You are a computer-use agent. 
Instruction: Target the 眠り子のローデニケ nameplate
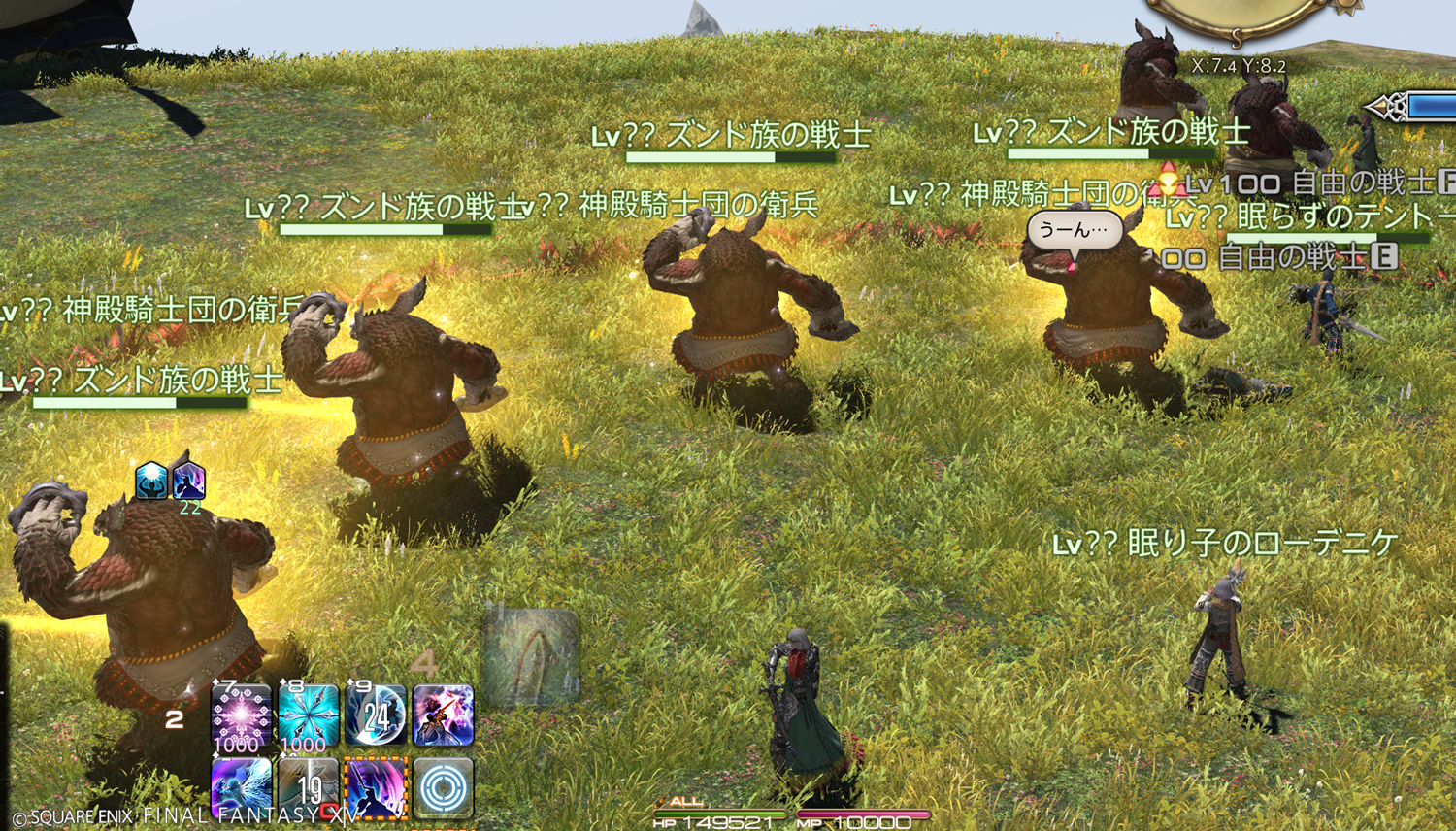point(1225,544)
